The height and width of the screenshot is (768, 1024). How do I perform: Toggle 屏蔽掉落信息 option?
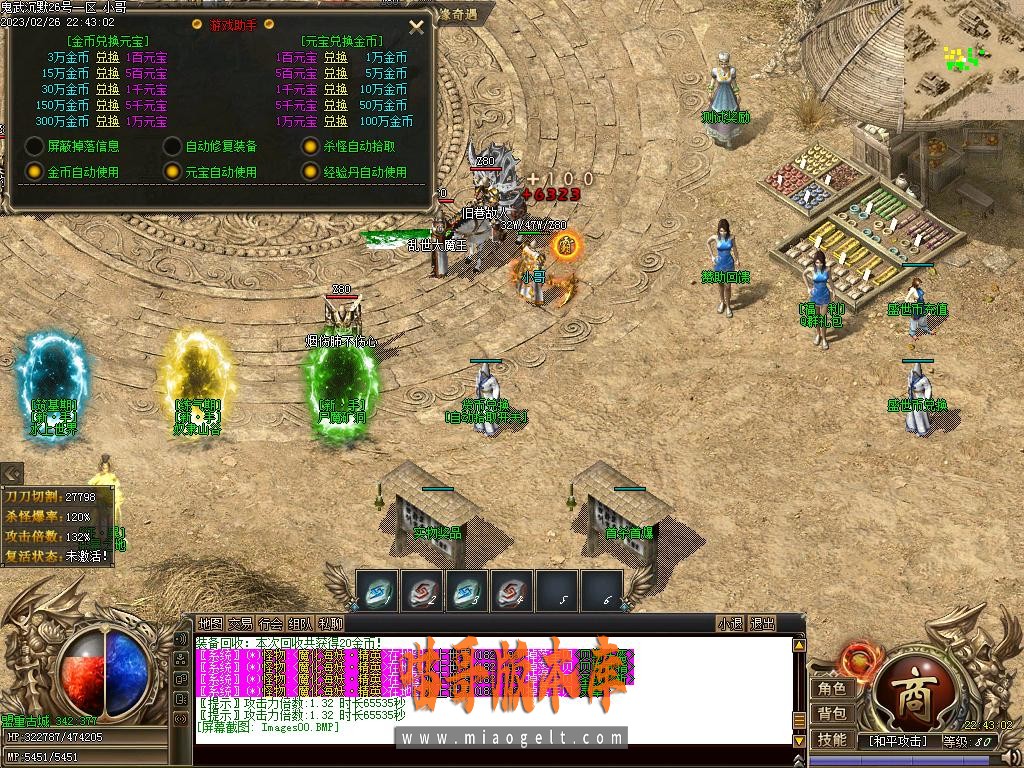34,146
